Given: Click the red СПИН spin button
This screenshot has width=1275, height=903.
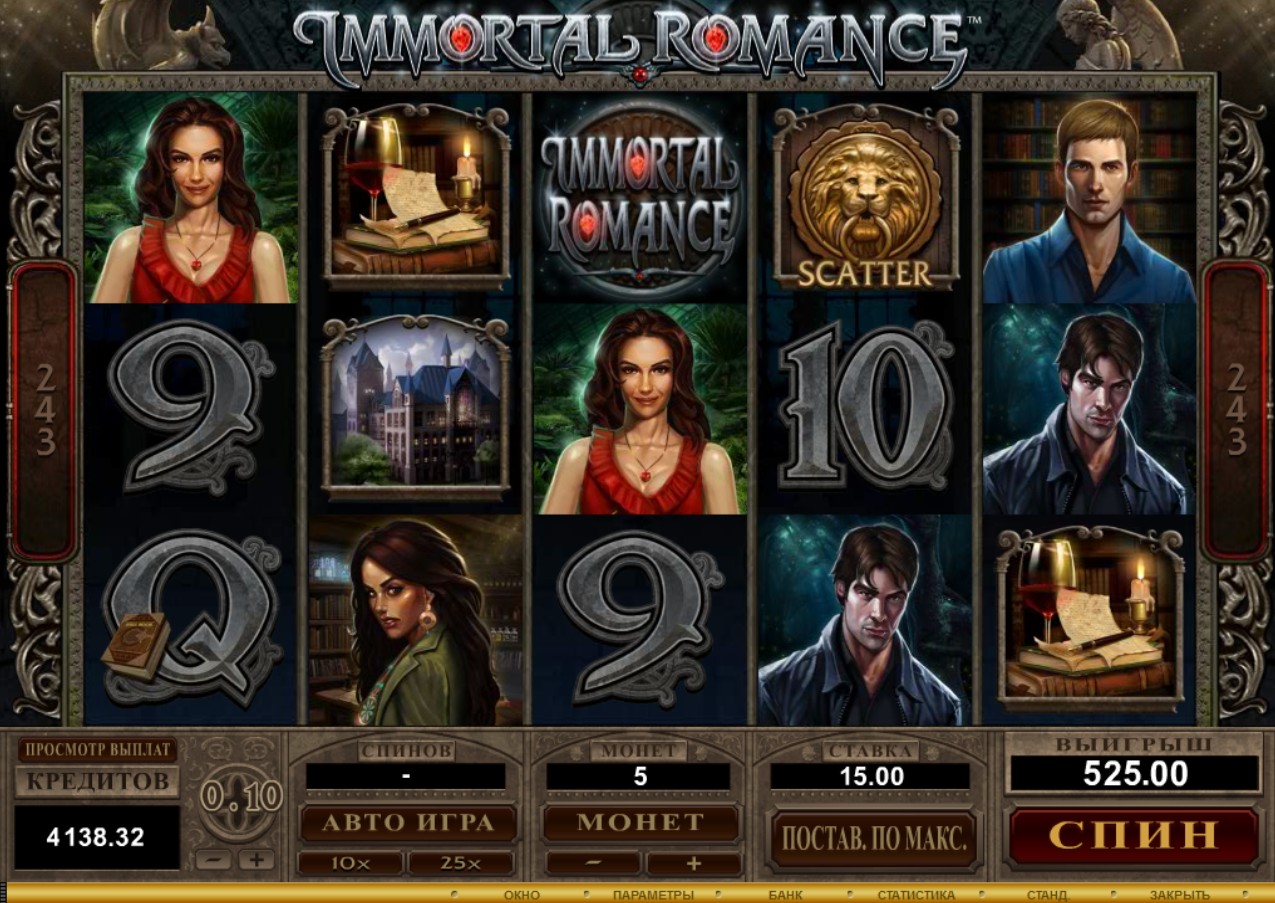Looking at the screenshot, I should point(1133,833).
